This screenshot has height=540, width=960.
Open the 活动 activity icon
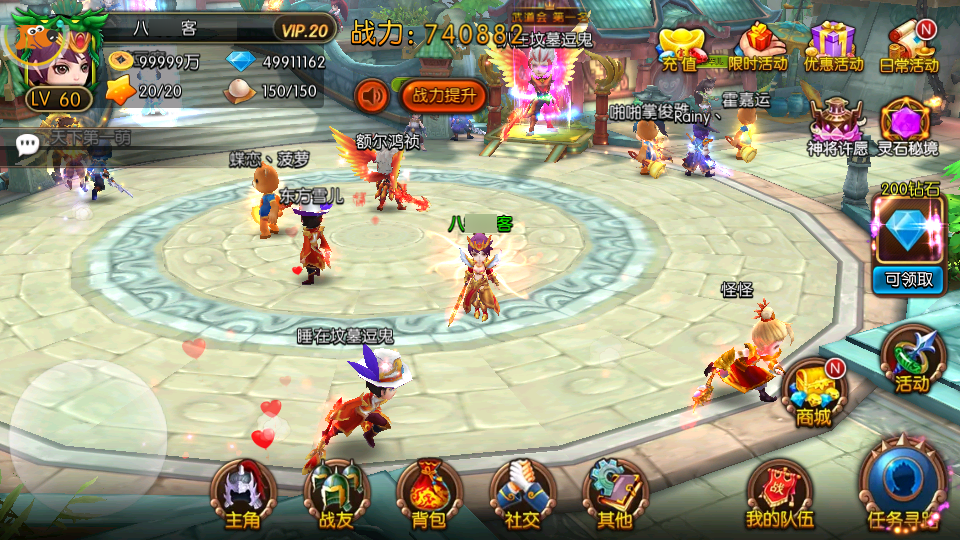pos(912,358)
